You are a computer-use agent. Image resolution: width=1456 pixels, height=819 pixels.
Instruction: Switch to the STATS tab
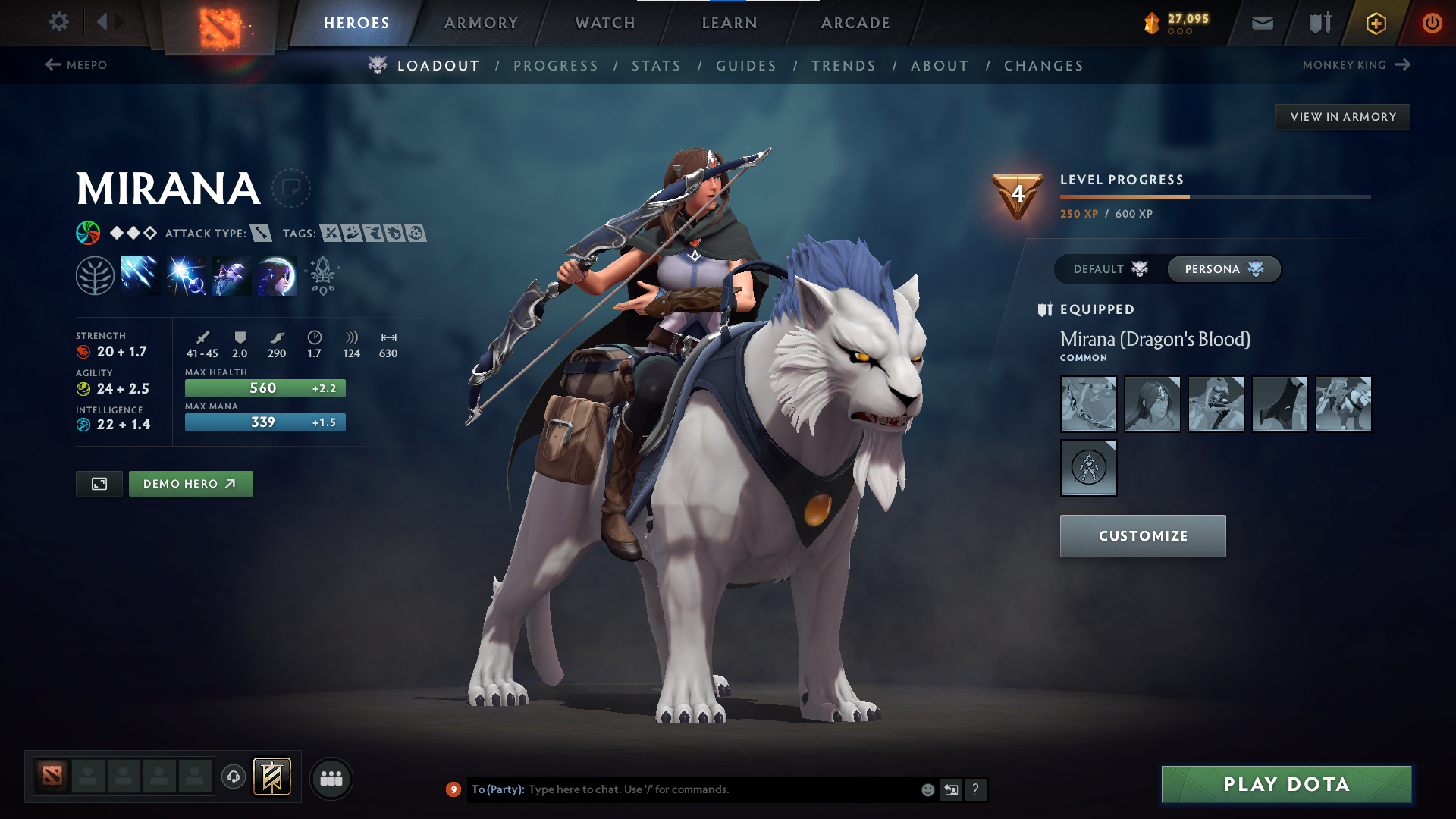(657, 65)
